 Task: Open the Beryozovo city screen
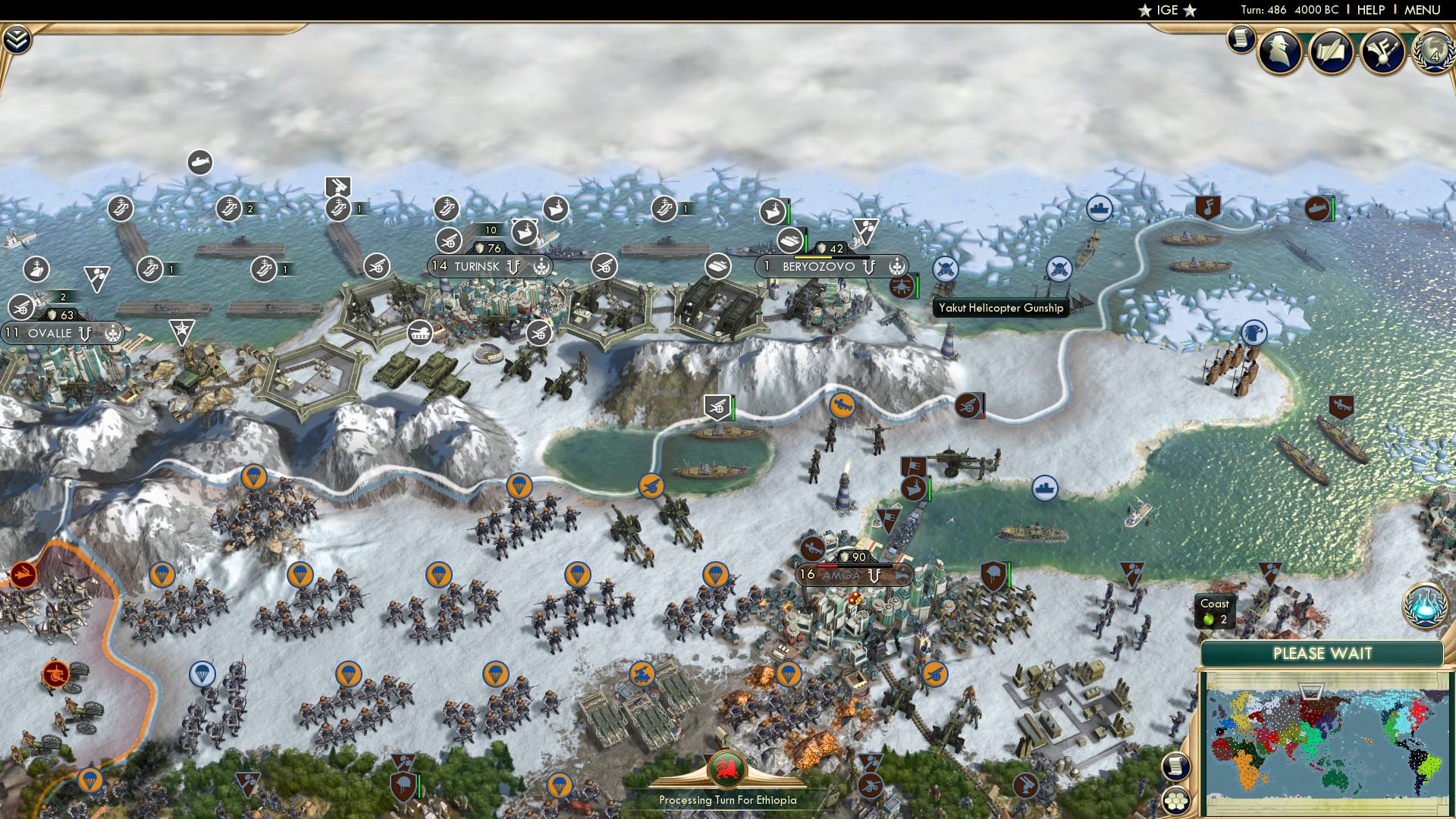click(x=817, y=266)
